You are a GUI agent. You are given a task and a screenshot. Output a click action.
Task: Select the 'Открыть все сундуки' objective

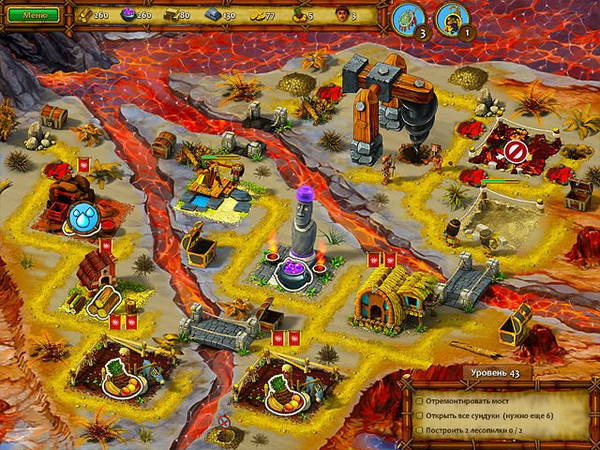click(x=490, y=413)
